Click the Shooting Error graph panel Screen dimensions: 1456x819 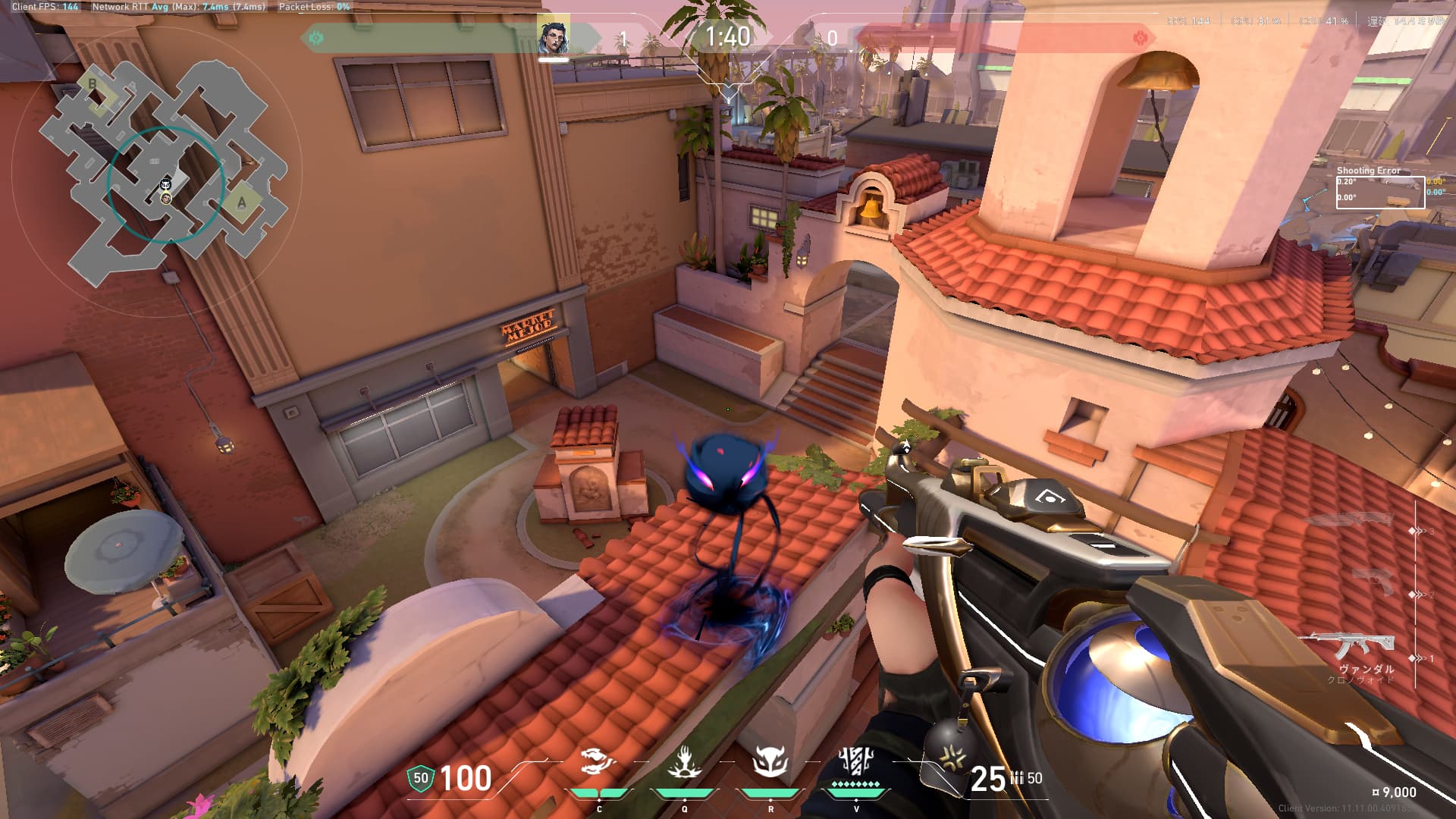[x=1379, y=191]
